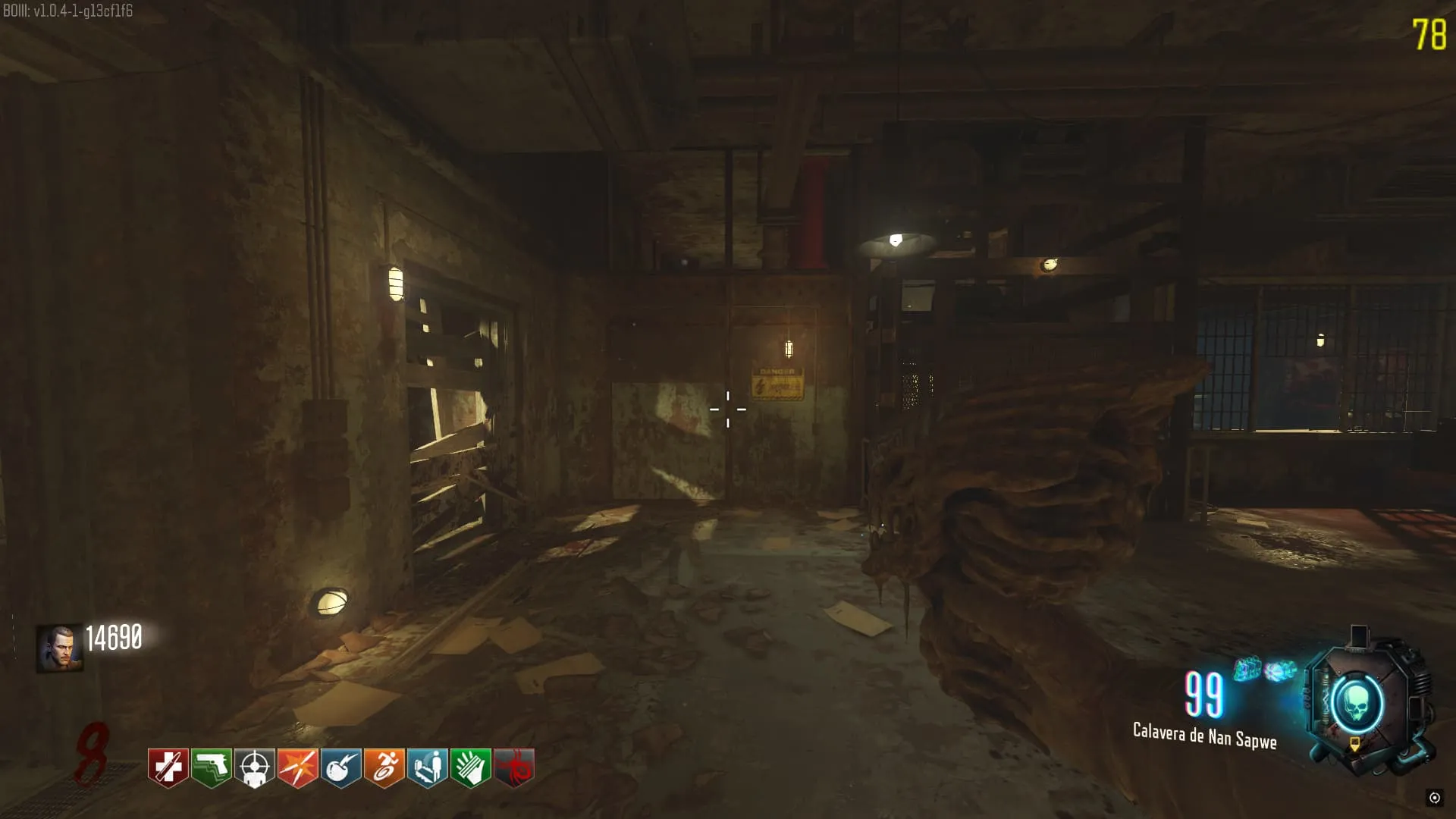This screenshot has height=819, width=1456.
Task: Click the blue Quick Revive perk icon
Action: point(427,767)
